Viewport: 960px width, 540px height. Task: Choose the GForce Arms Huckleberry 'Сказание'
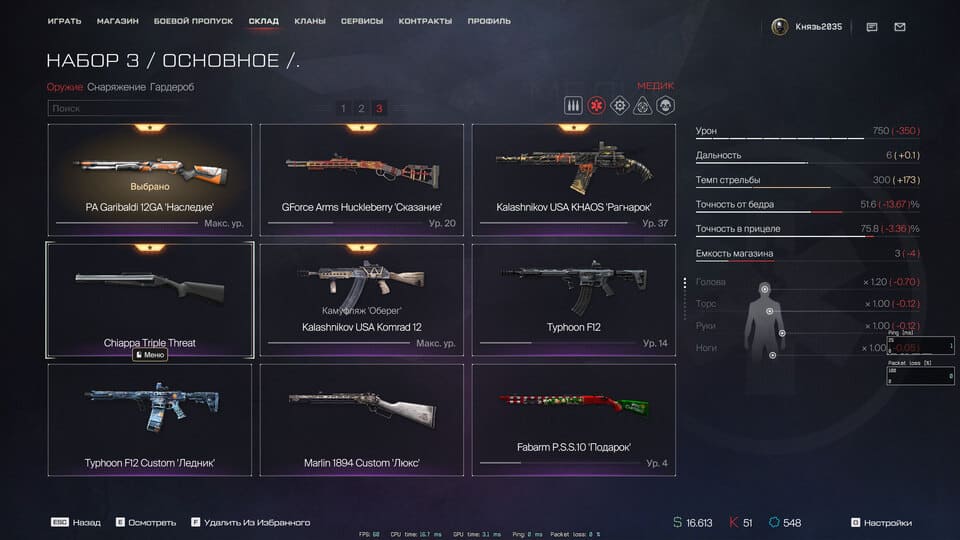click(x=362, y=180)
